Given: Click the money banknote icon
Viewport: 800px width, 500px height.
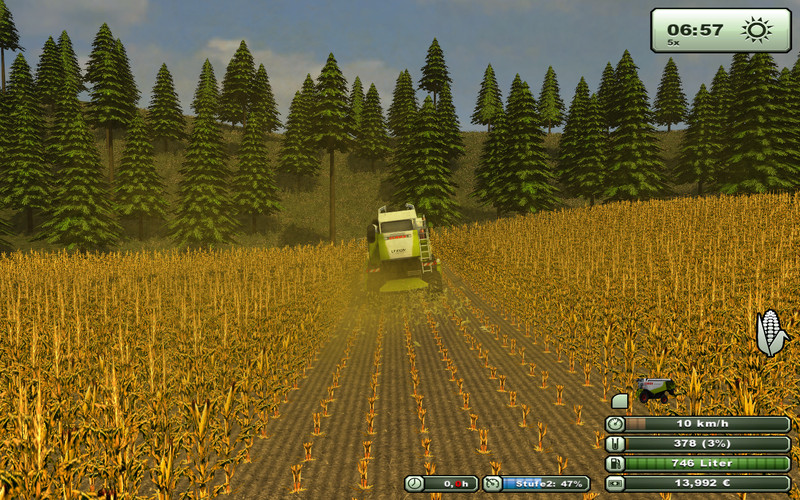Looking at the screenshot, I should (x=615, y=484).
